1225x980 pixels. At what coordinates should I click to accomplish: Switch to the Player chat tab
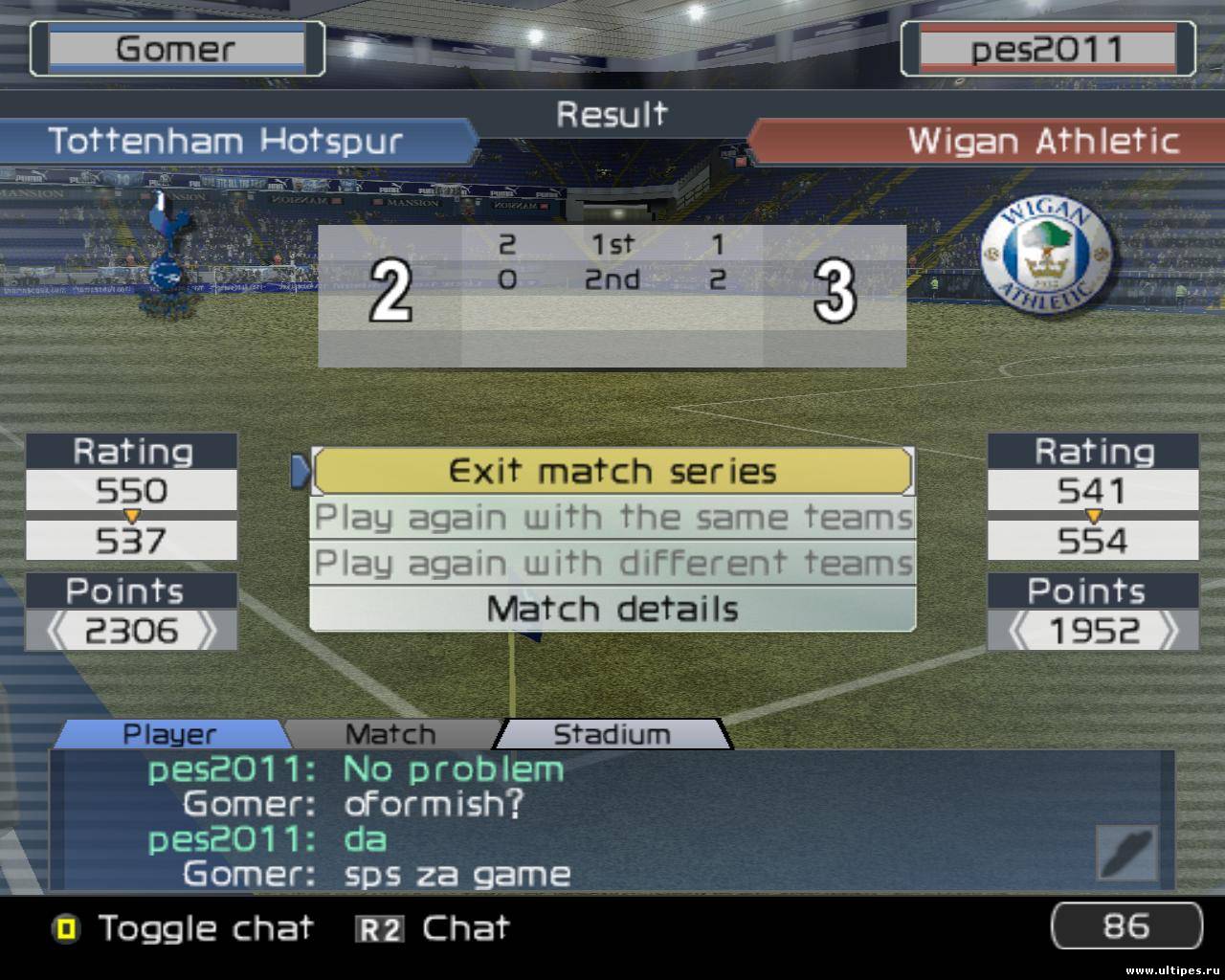tap(169, 734)
